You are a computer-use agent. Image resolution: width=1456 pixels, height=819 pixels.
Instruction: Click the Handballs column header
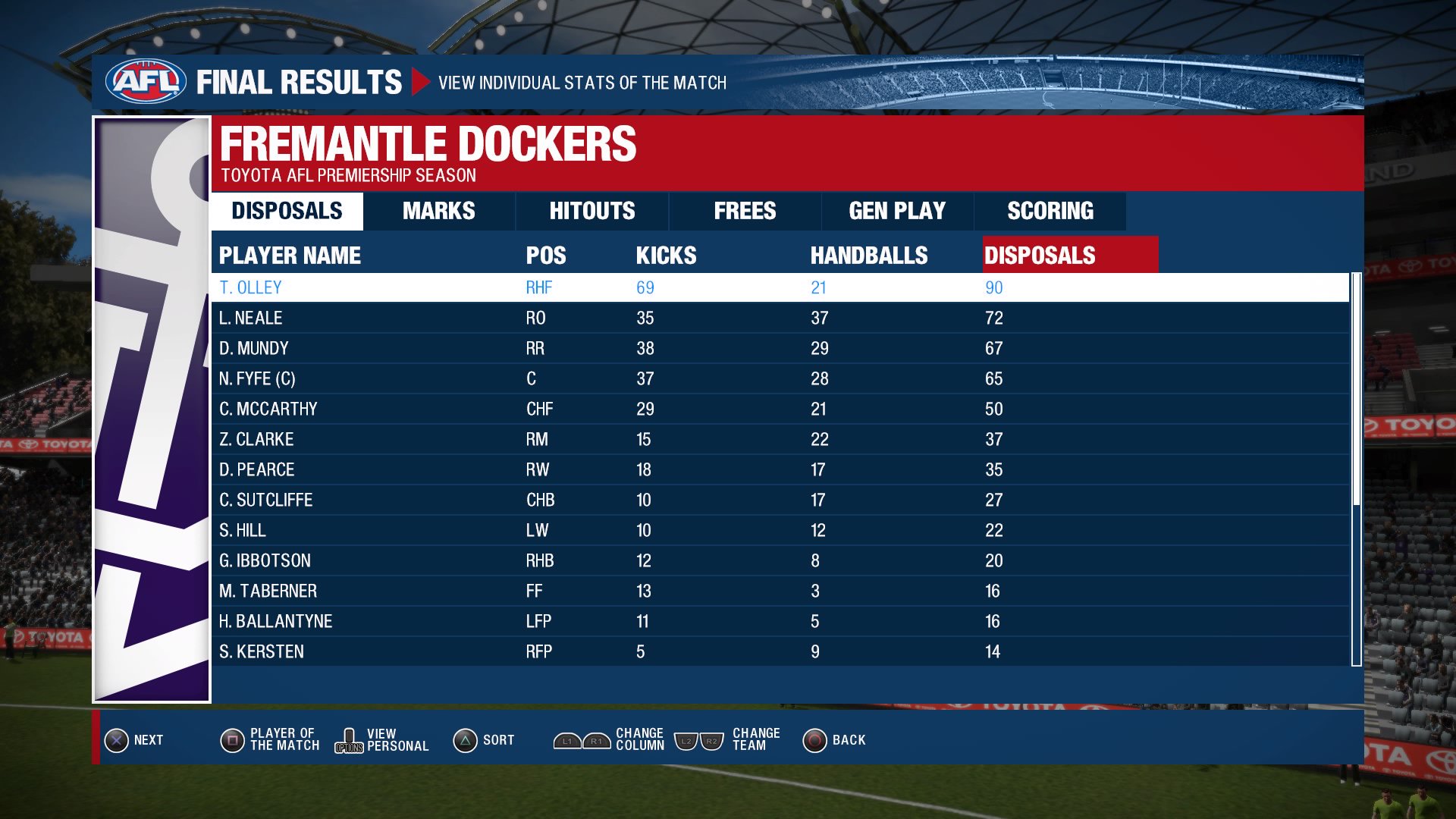[869, 256]
